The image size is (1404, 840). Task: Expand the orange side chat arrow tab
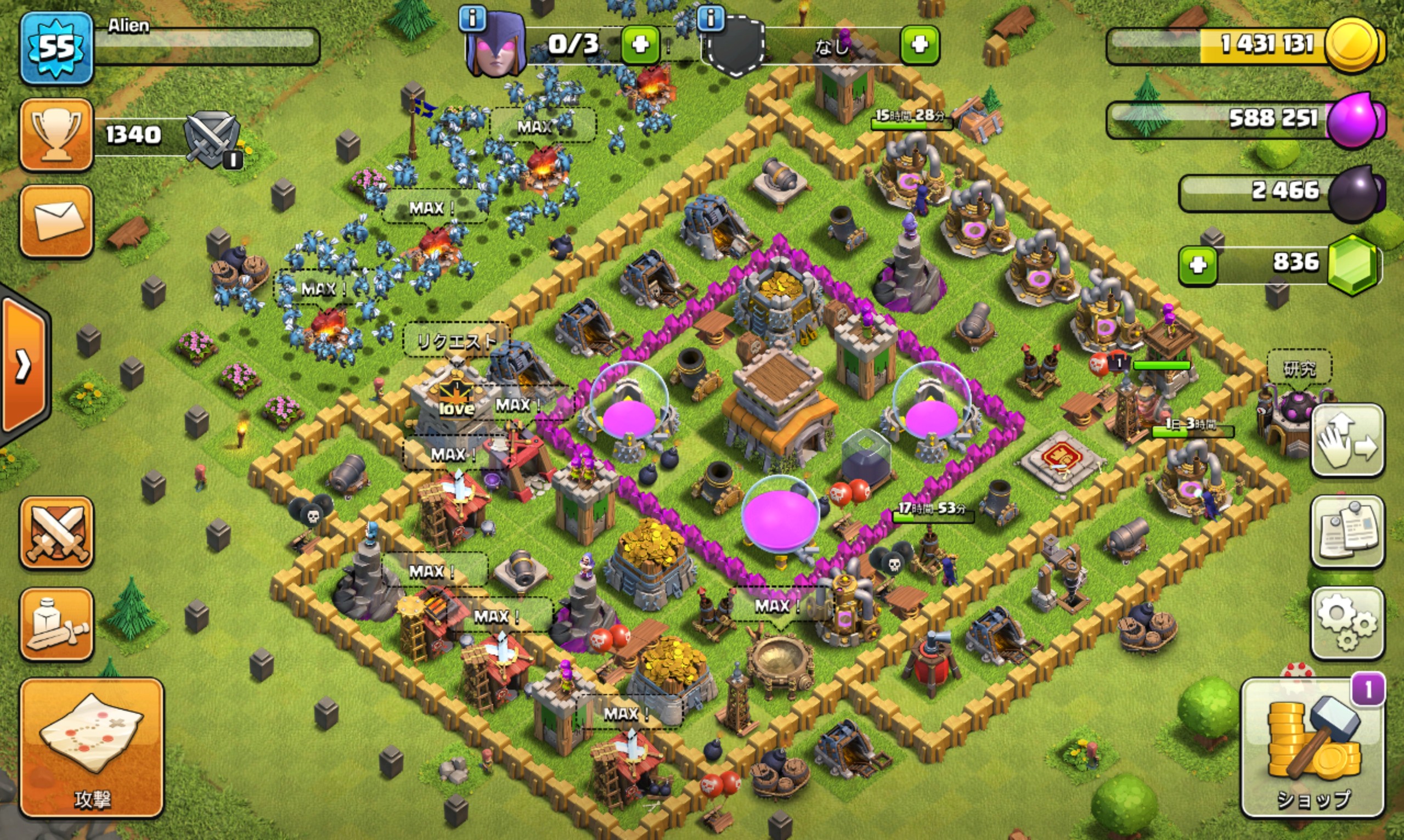[x=24, y=365]
